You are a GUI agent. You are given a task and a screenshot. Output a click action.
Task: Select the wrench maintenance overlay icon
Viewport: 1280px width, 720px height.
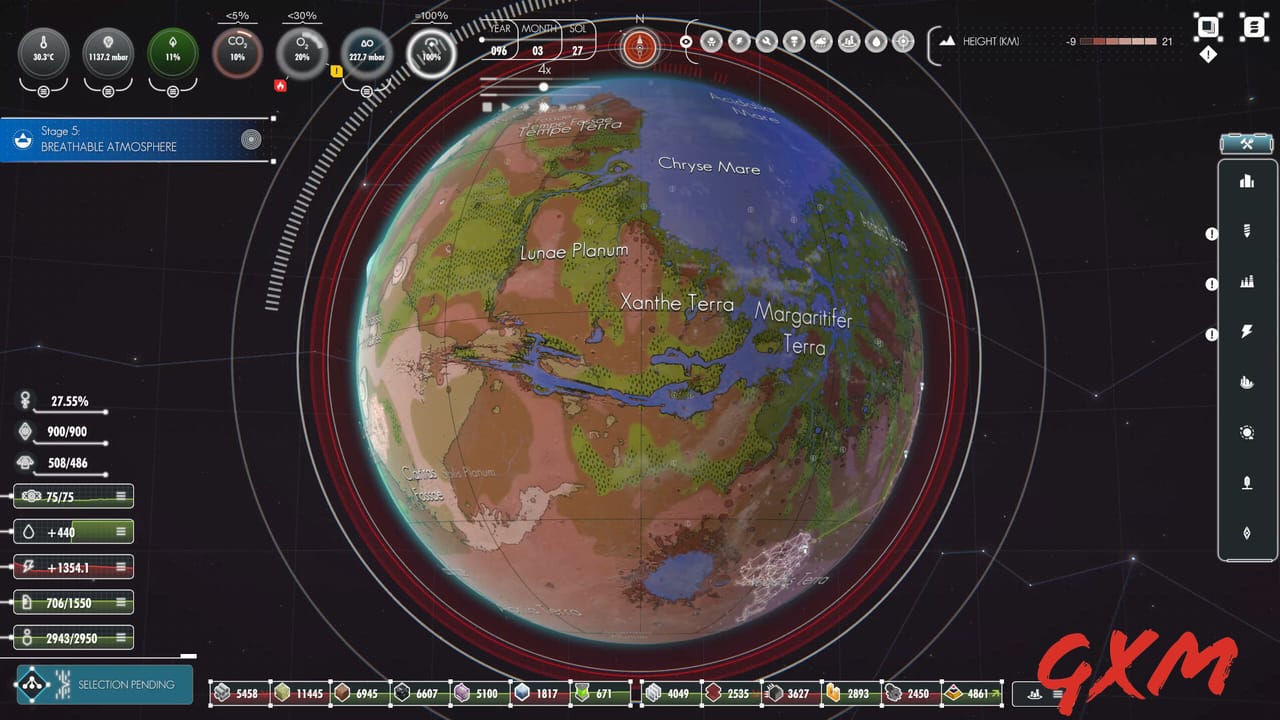click(767, 40)
